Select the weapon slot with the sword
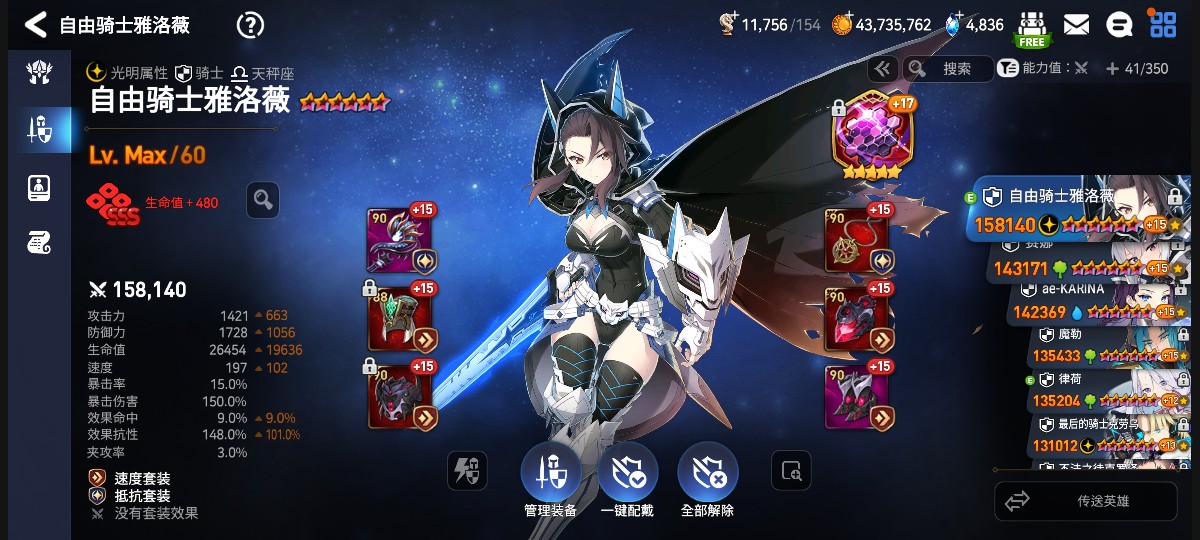Image resolution: width=1200 pixels, height=540 pixels. tap(400, 241)
